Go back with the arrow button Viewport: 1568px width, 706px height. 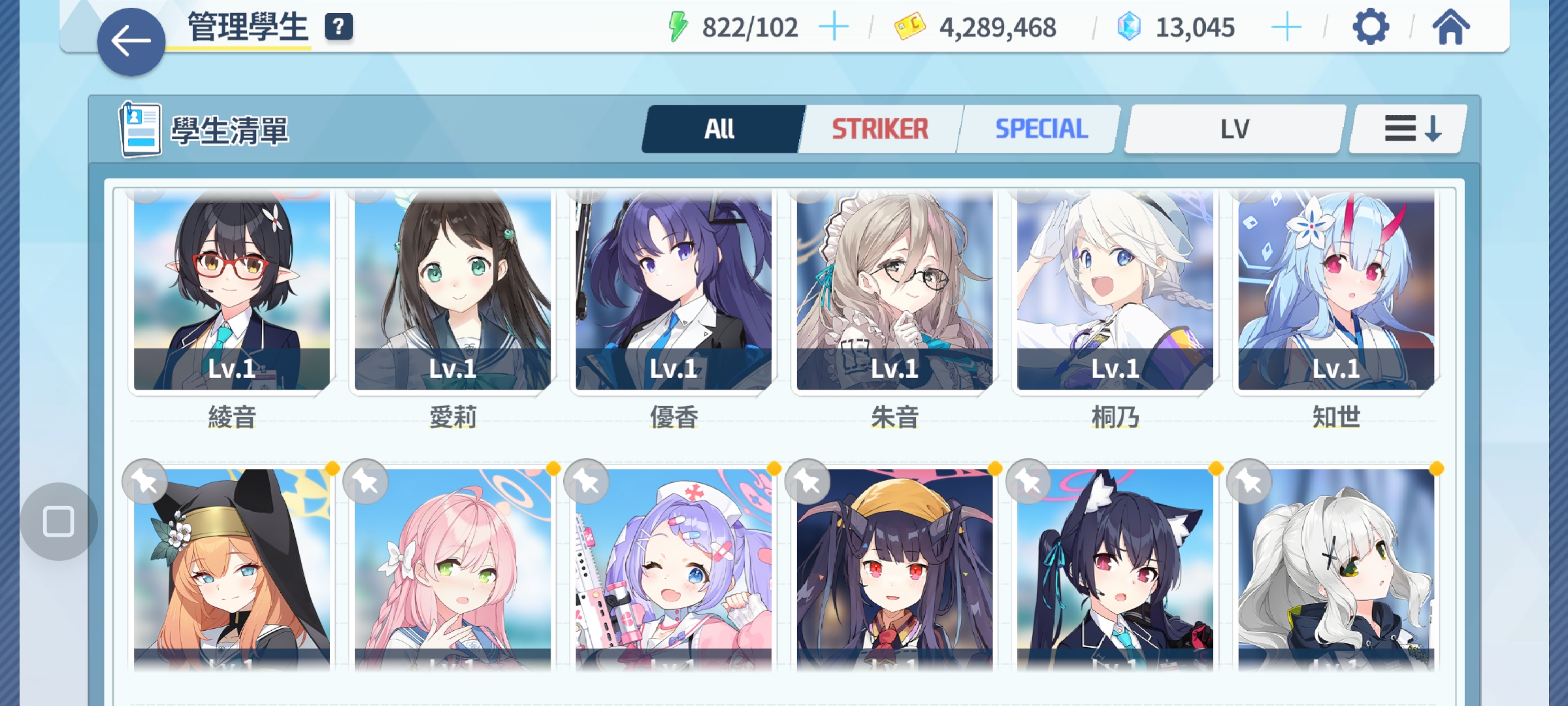click(131, 42)
